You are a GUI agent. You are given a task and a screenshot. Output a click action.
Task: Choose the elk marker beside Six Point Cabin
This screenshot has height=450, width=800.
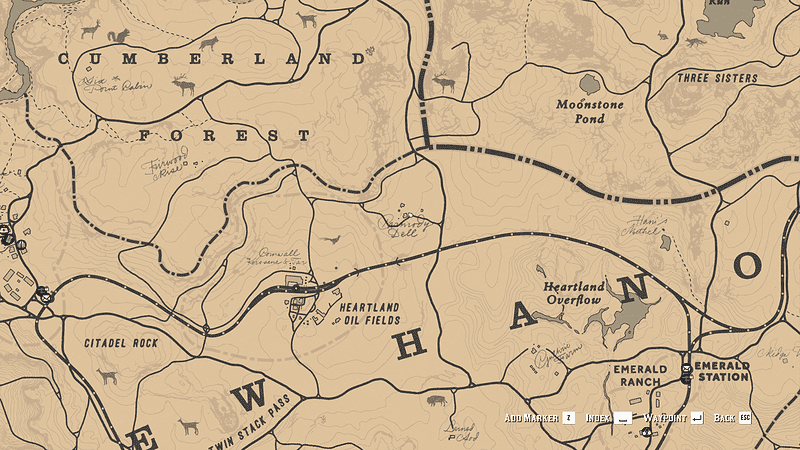(183, 87)
